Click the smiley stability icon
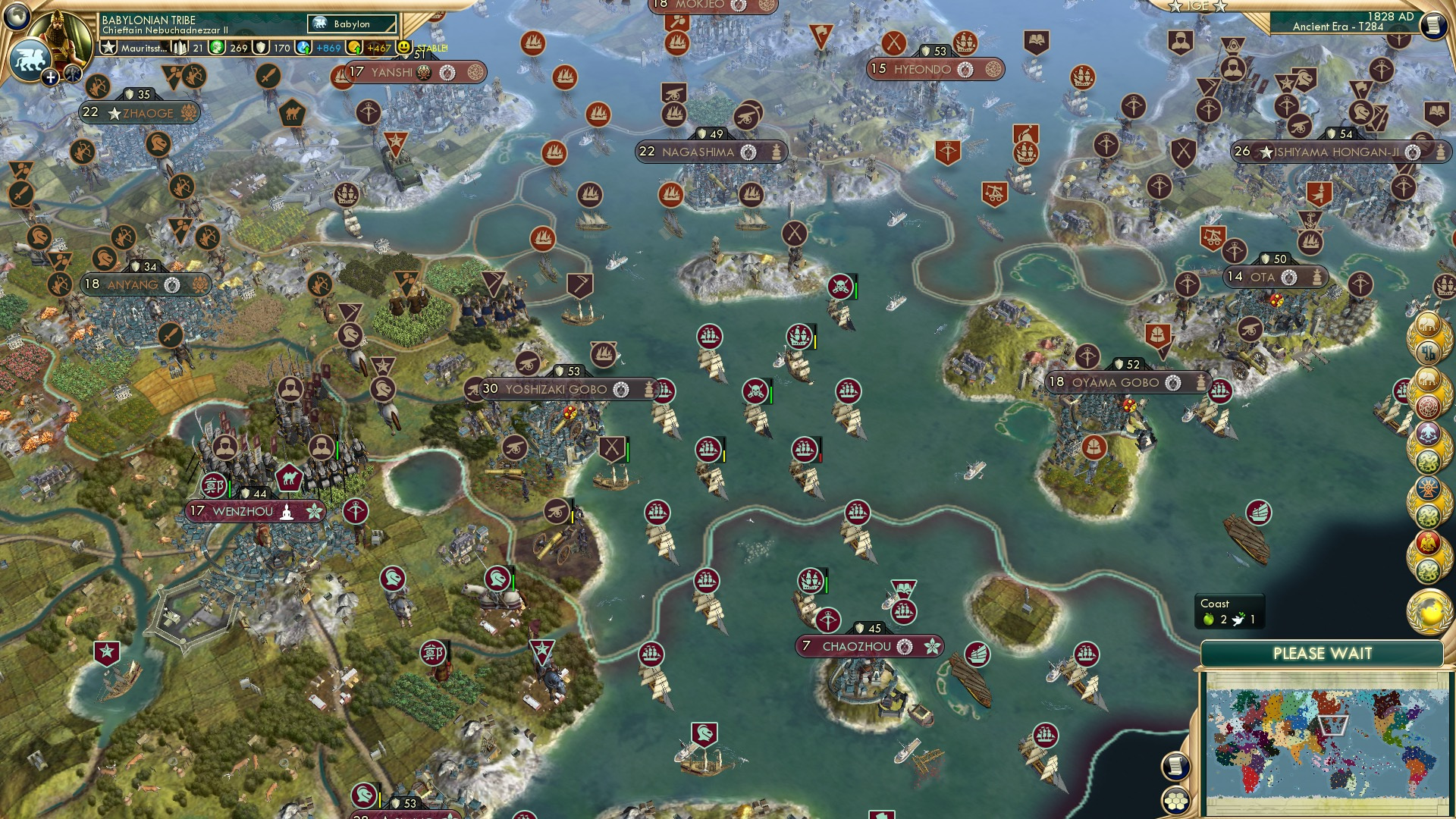 (404, 48)
